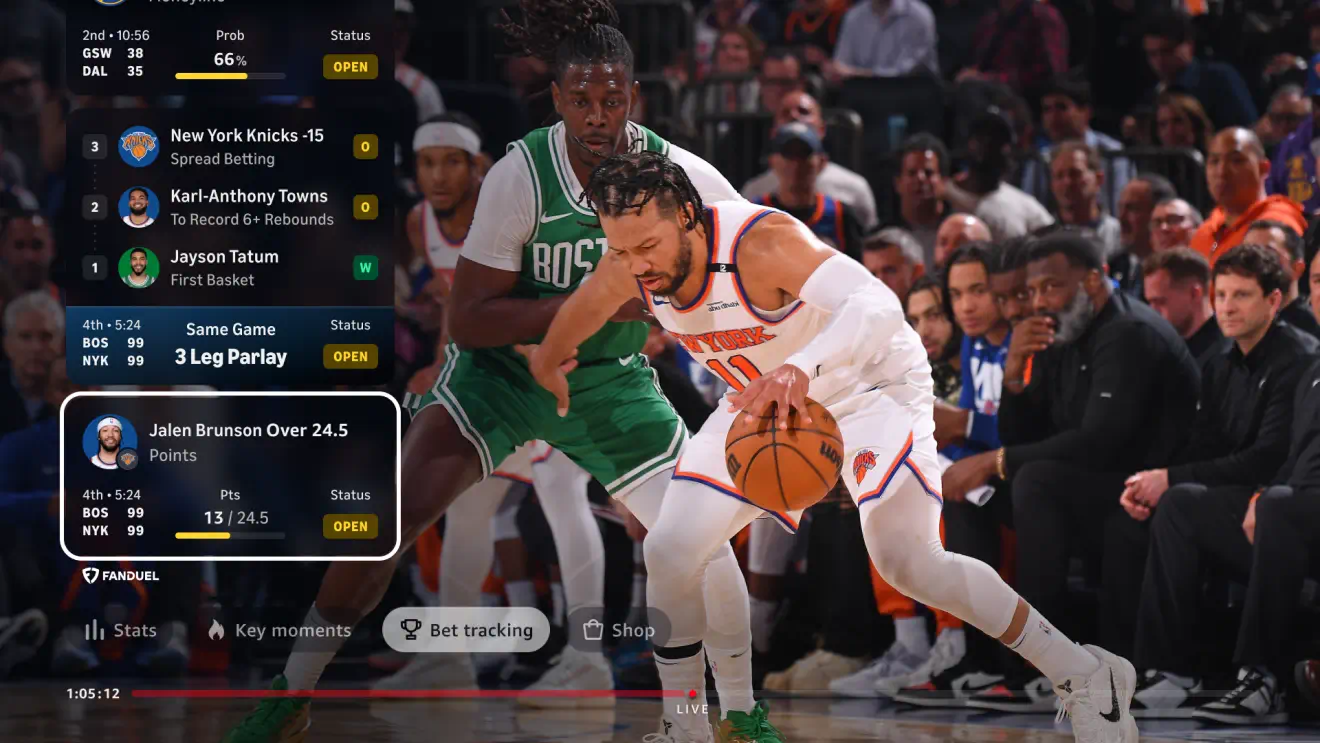Choose the New York Knicks -15 leg
Screen dimensions: 1320x743
click(246, 146)
